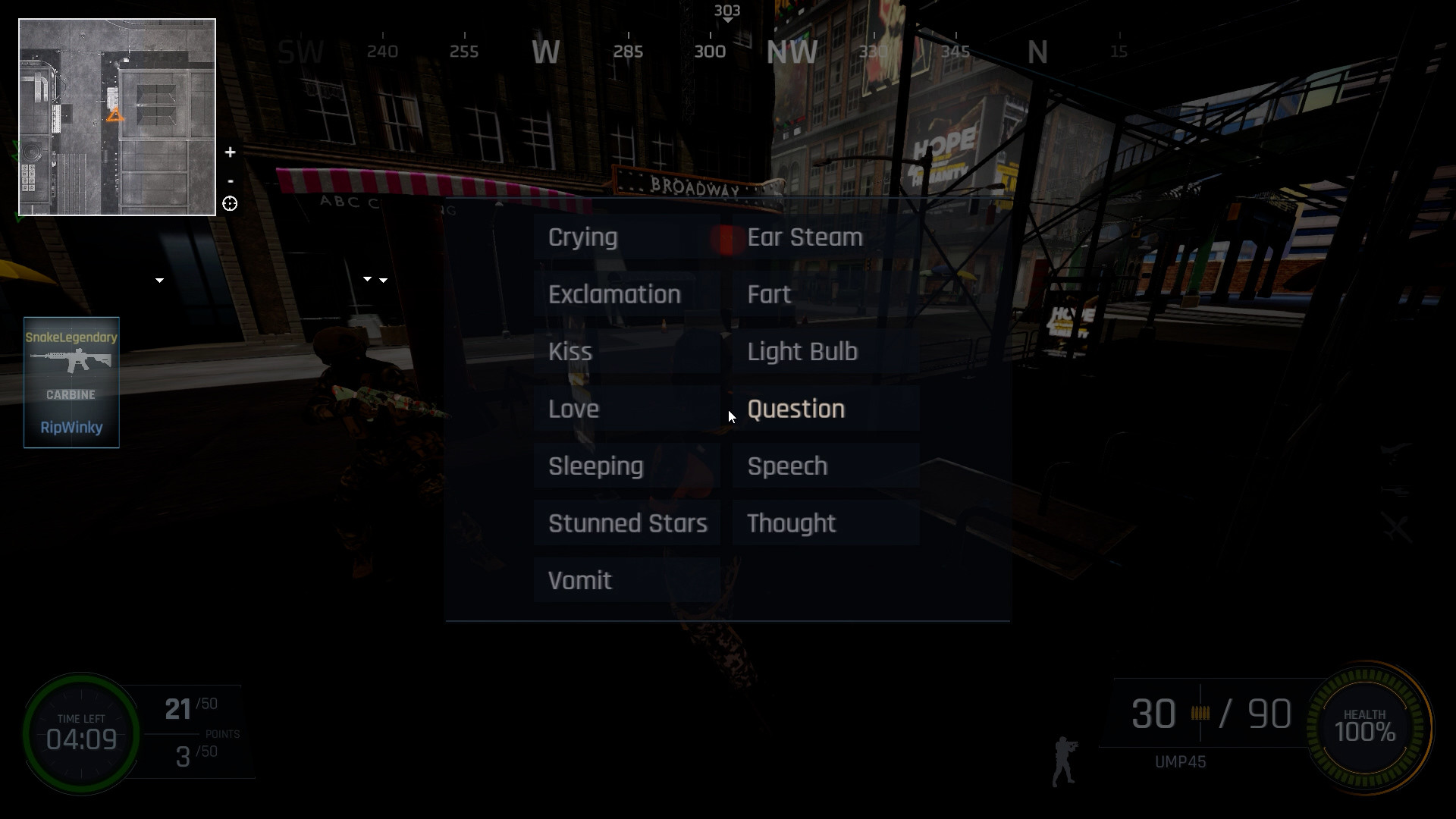Select the Crying emote
This screenshot has height=819, width=1456.
coord(584,237)
